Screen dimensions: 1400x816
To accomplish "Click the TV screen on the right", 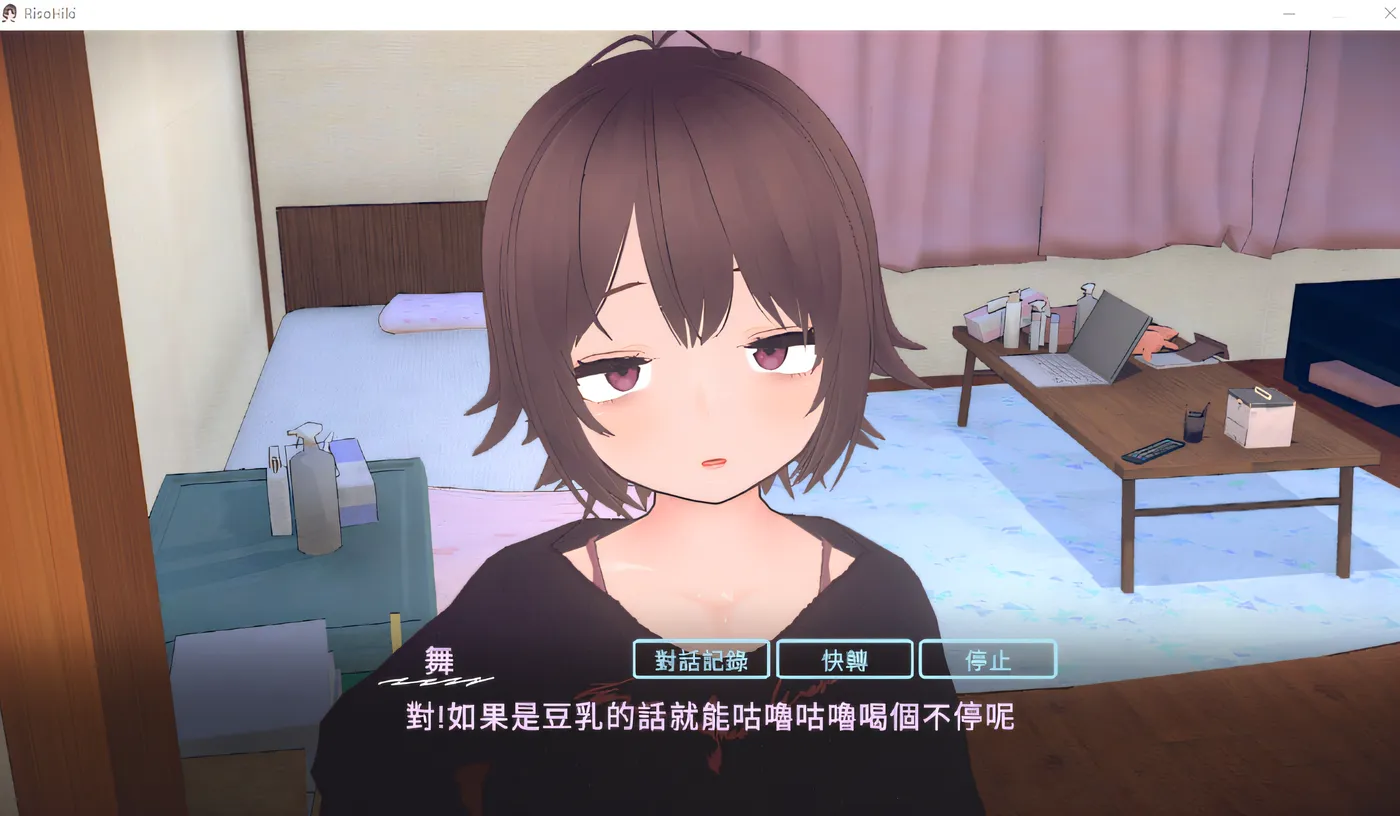I will (1345, 330).
